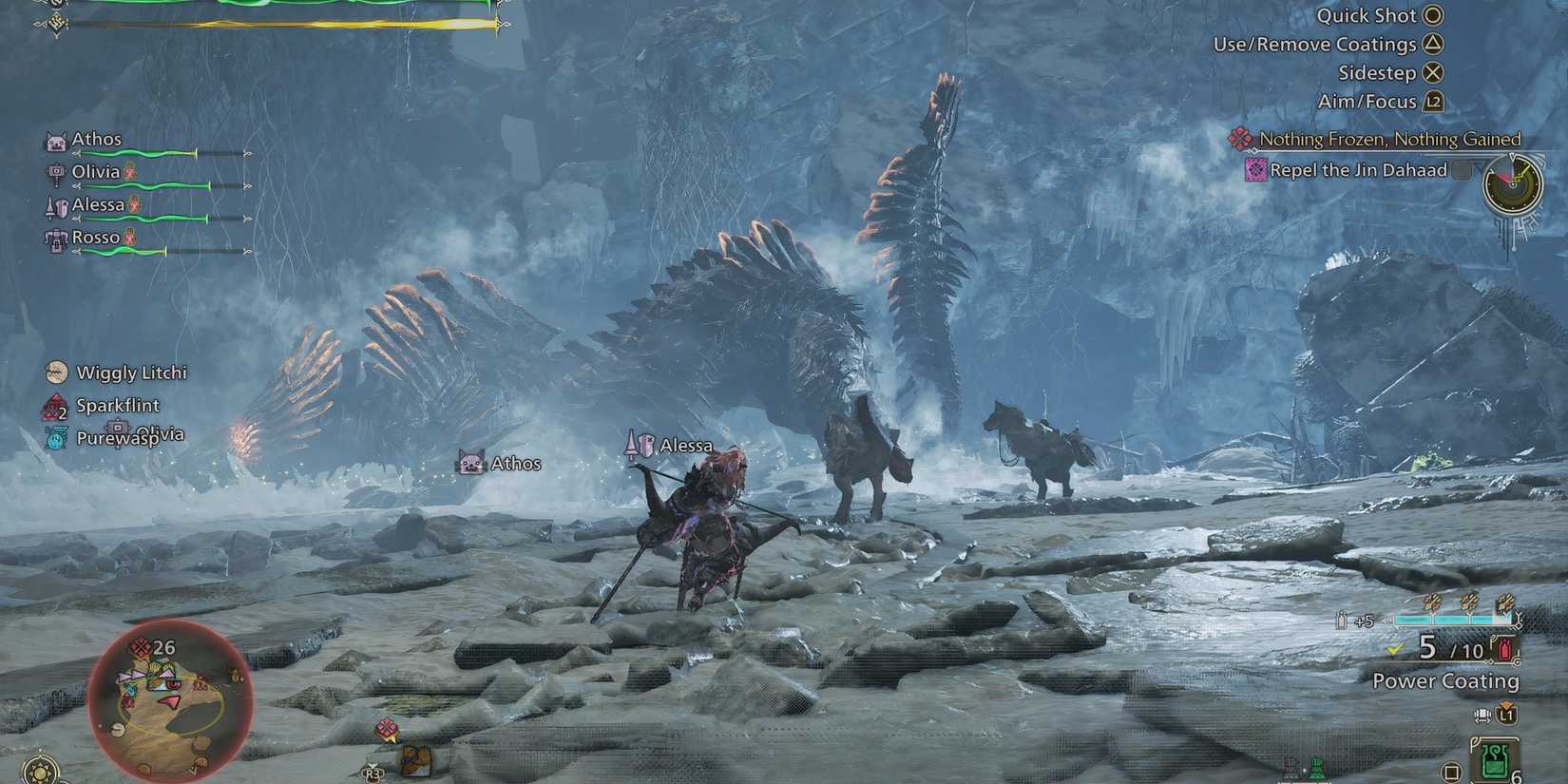Image resolution: width=1568 pixels, height=784 pixels.
Task: Select Olivia's entry in the party list
Action: coord(95,172)
